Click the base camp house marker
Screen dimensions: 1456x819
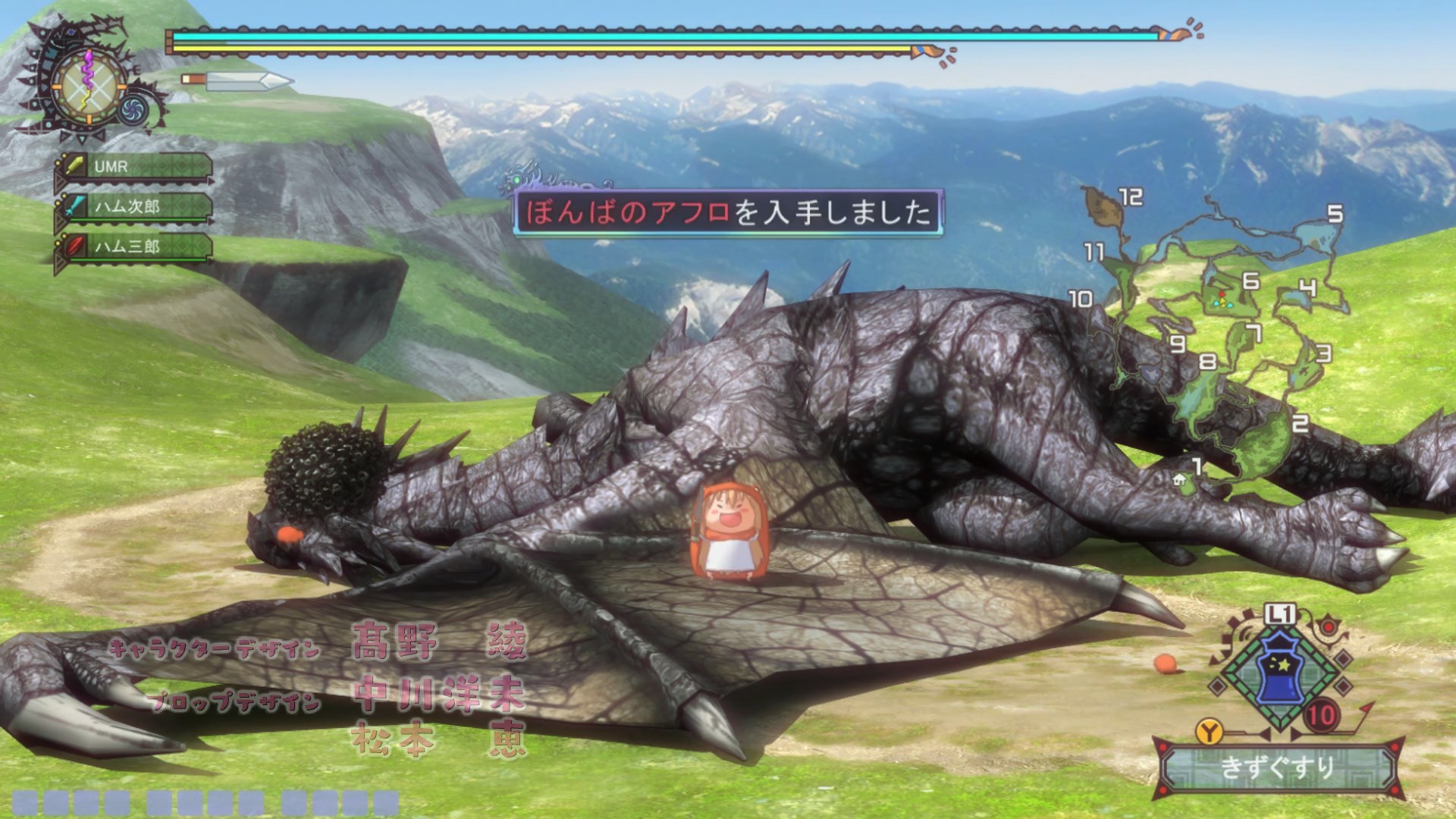click(1179, 479)
